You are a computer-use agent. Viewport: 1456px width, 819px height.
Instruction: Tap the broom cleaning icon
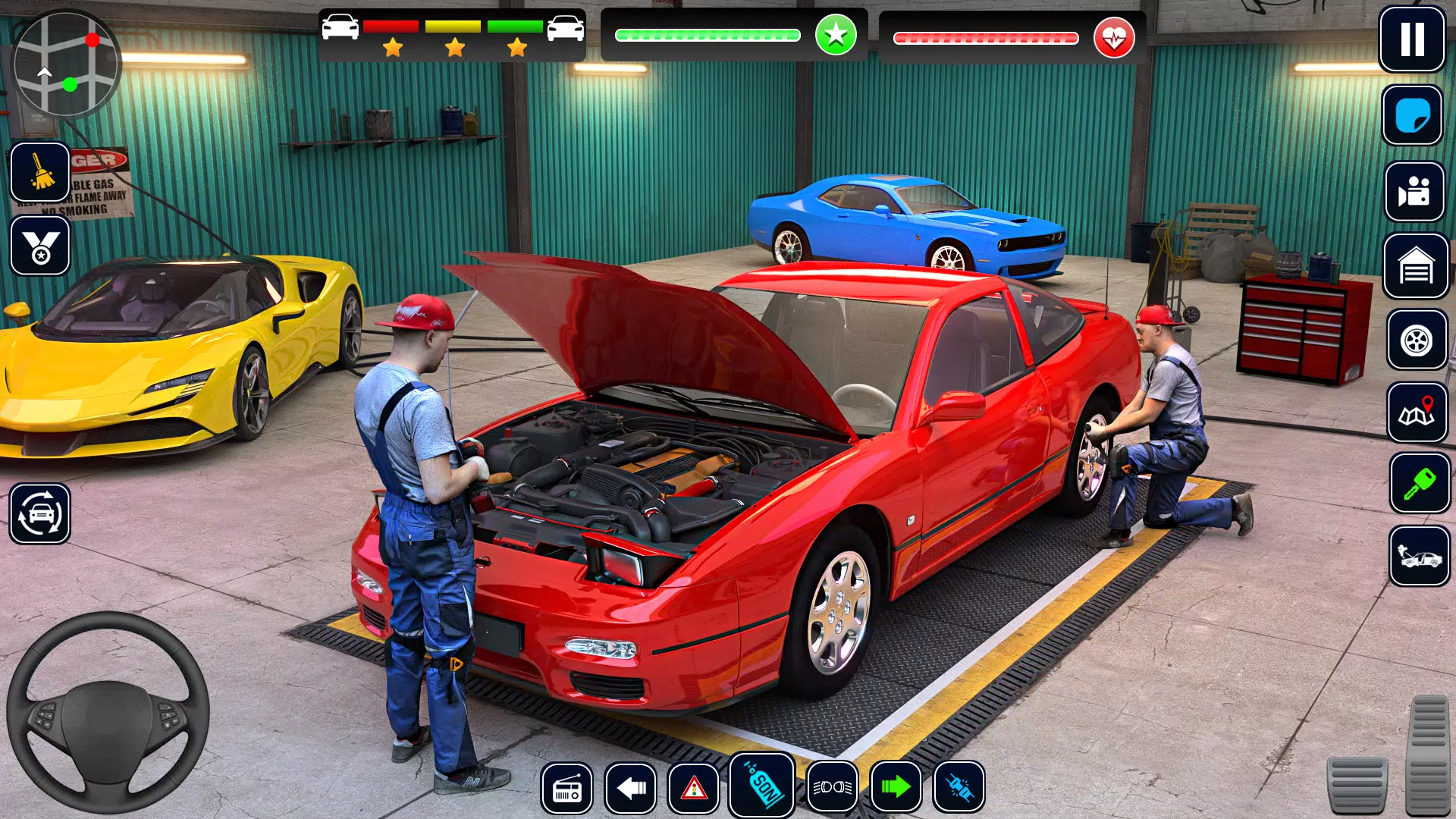(x=40, y=171)
